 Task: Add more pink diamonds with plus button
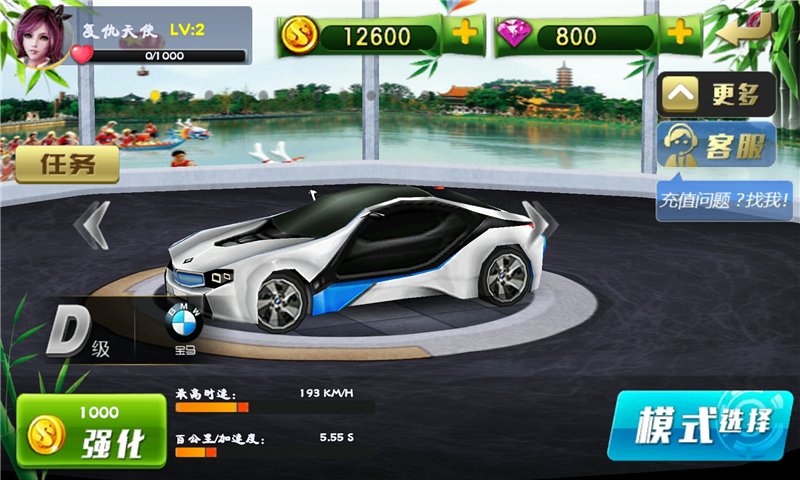(679, 35)
